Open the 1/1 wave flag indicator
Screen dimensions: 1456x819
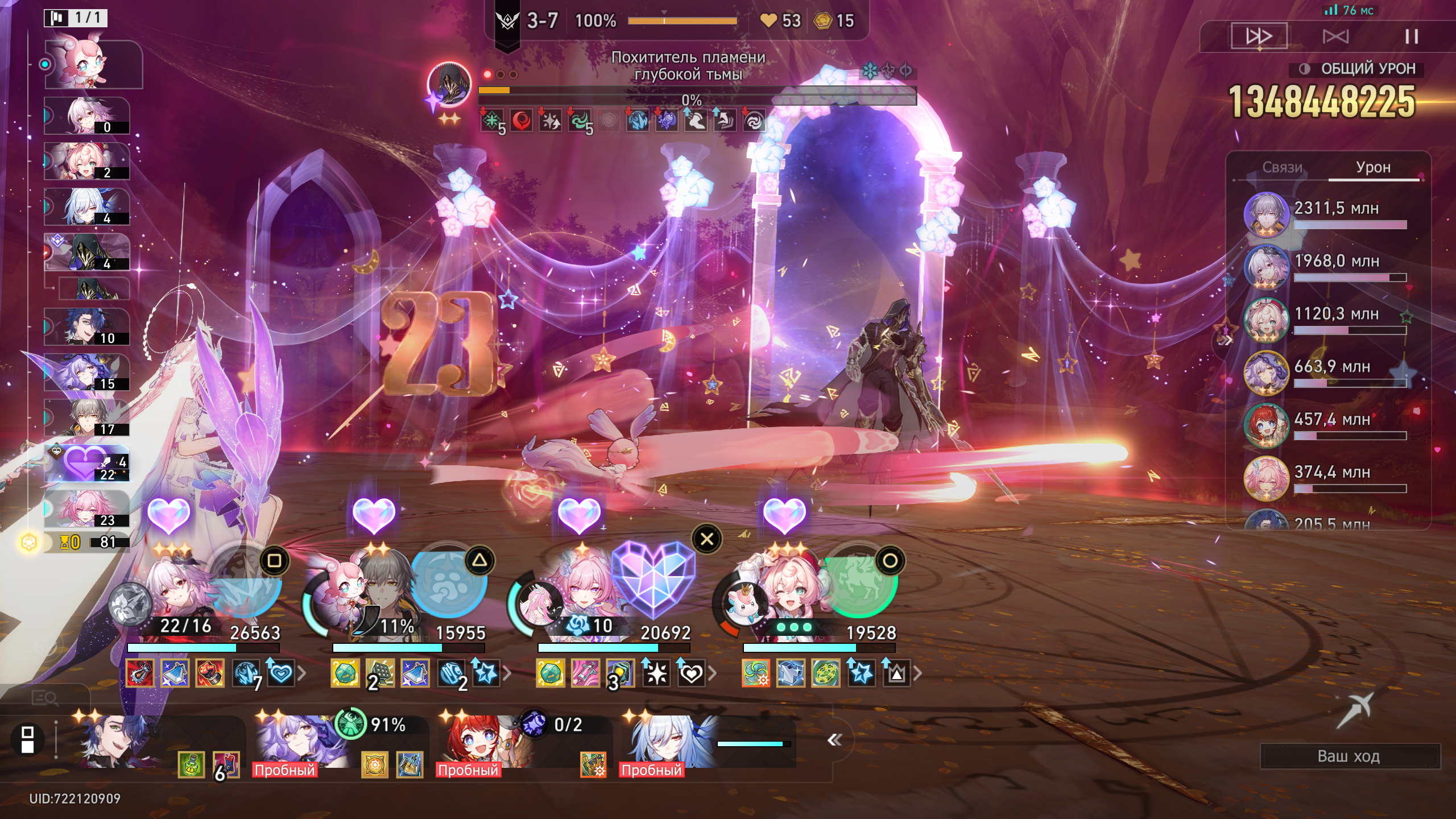pos(76,18)
